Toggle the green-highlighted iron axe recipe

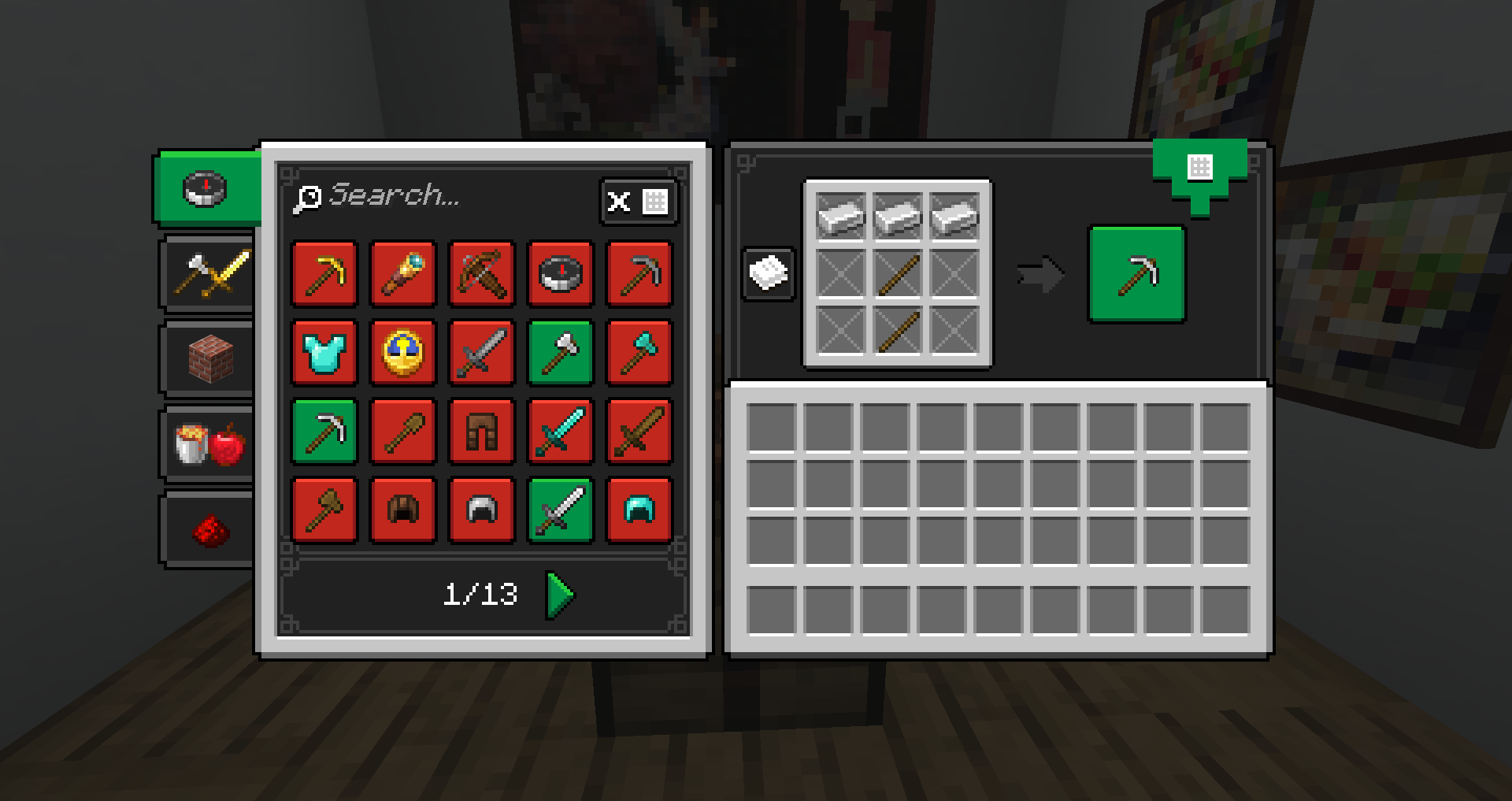(560, 353)
